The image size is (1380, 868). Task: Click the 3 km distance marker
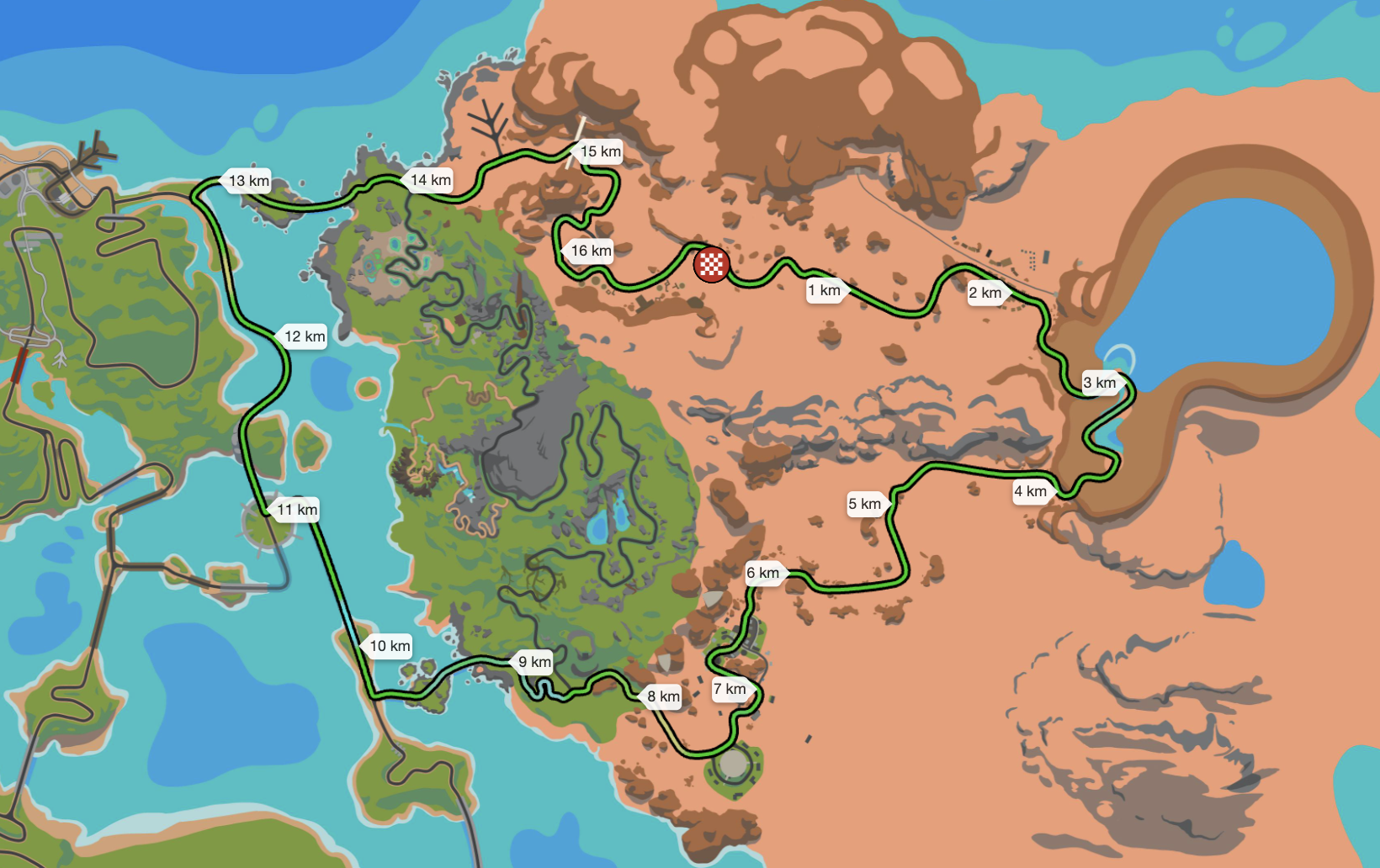tap(1101, 383)
